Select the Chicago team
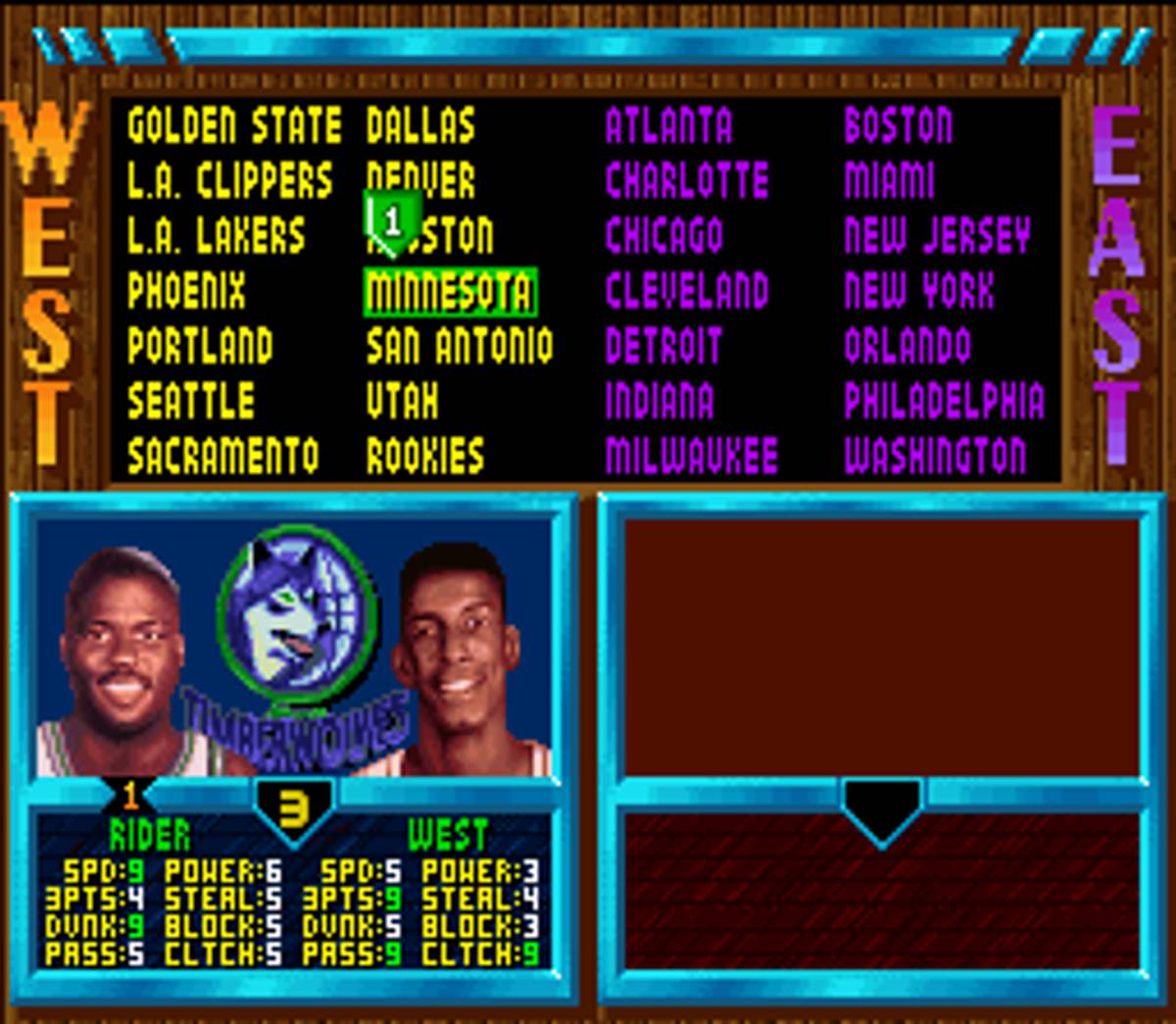 [x=663, y=236]
